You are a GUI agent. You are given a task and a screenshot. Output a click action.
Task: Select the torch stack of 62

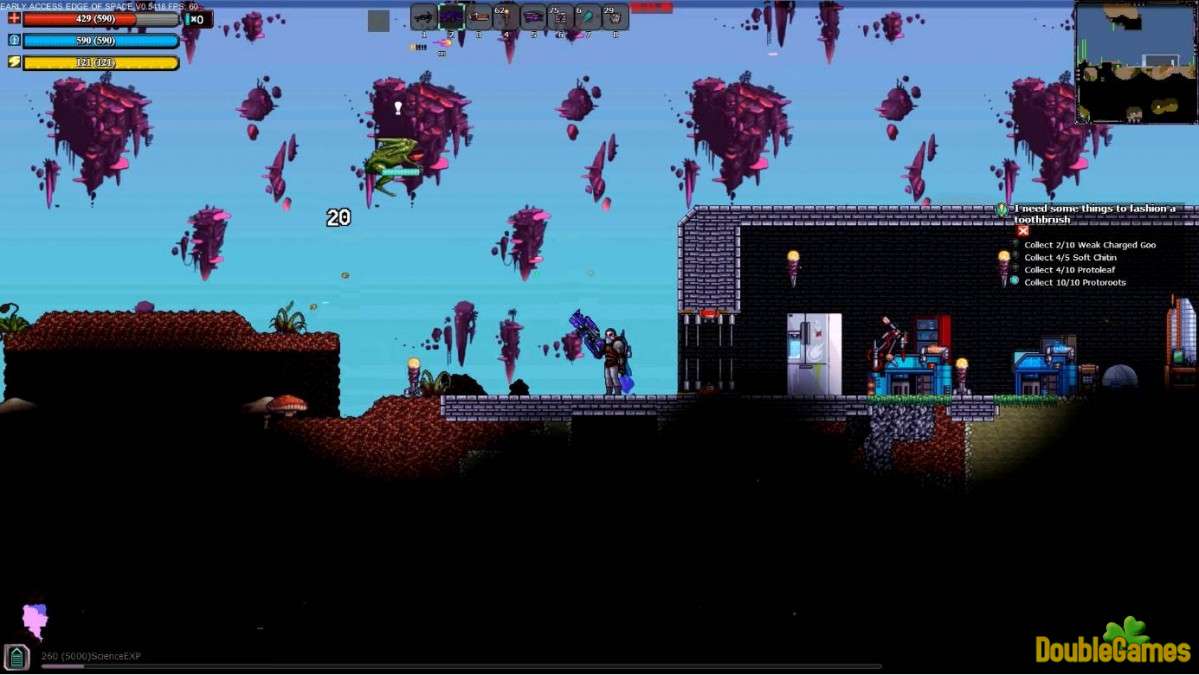click(x=506, y=17)
